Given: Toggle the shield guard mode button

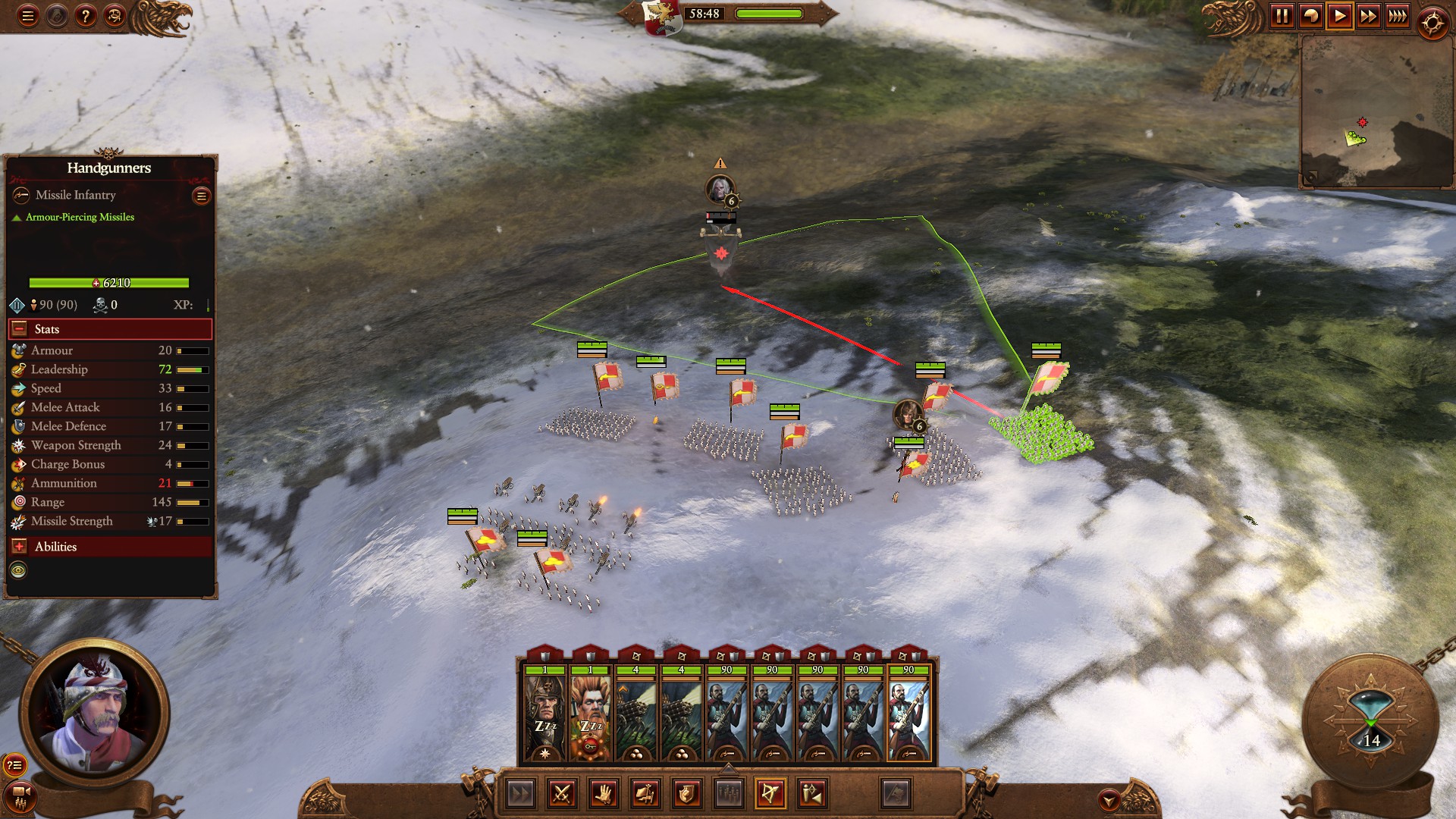Looking at the screenshot, I should (687, 794).
